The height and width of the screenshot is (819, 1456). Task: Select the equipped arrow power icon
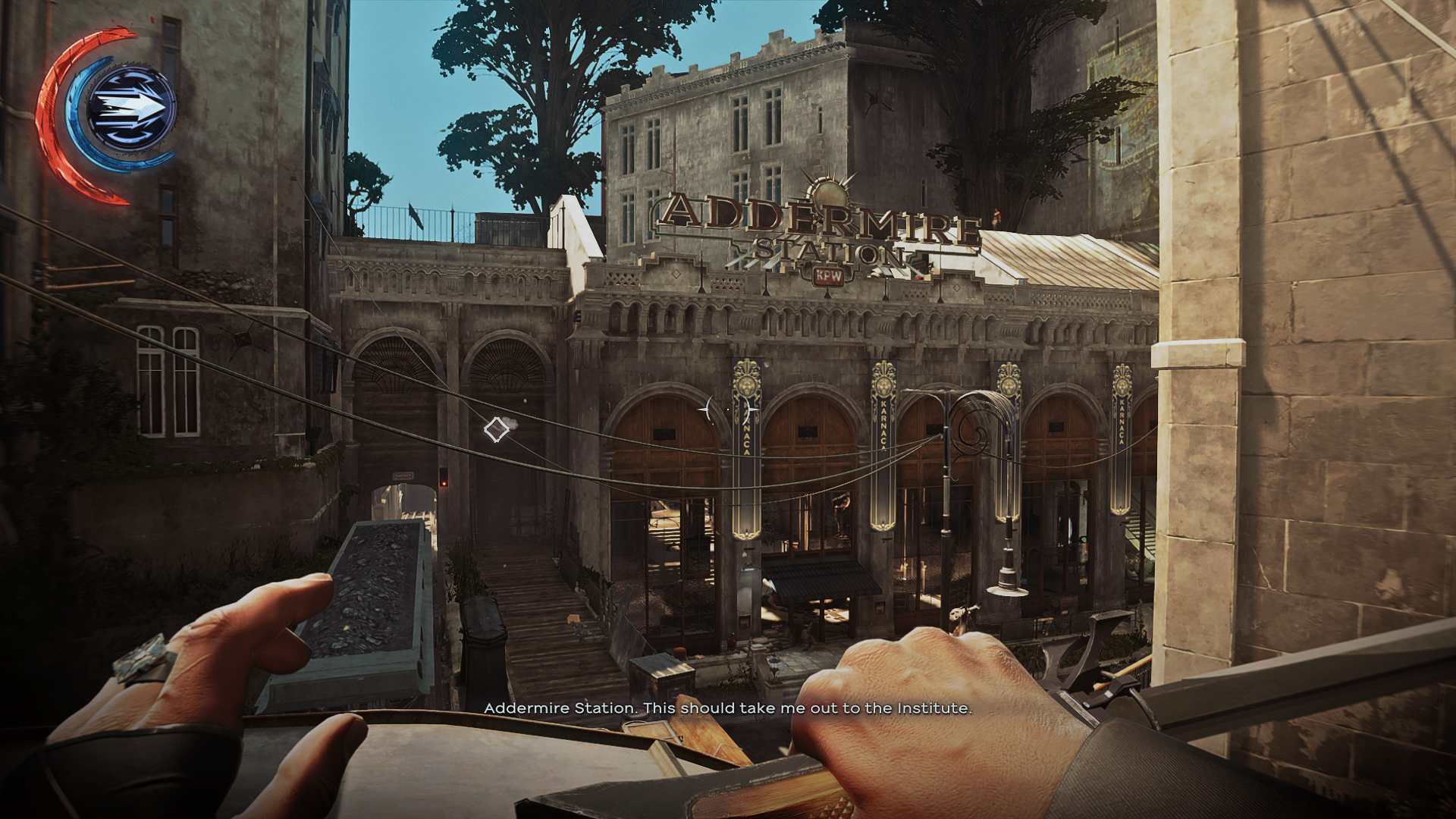pyautogui.click(x=130, y=108)
